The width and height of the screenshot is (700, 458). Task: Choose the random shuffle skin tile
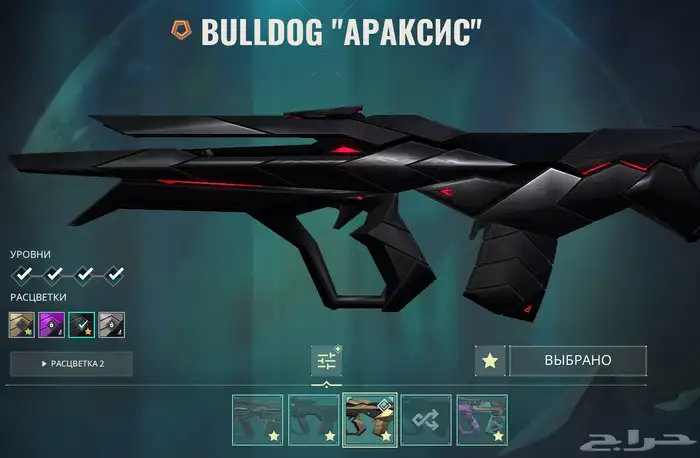(x=426, y=418)
